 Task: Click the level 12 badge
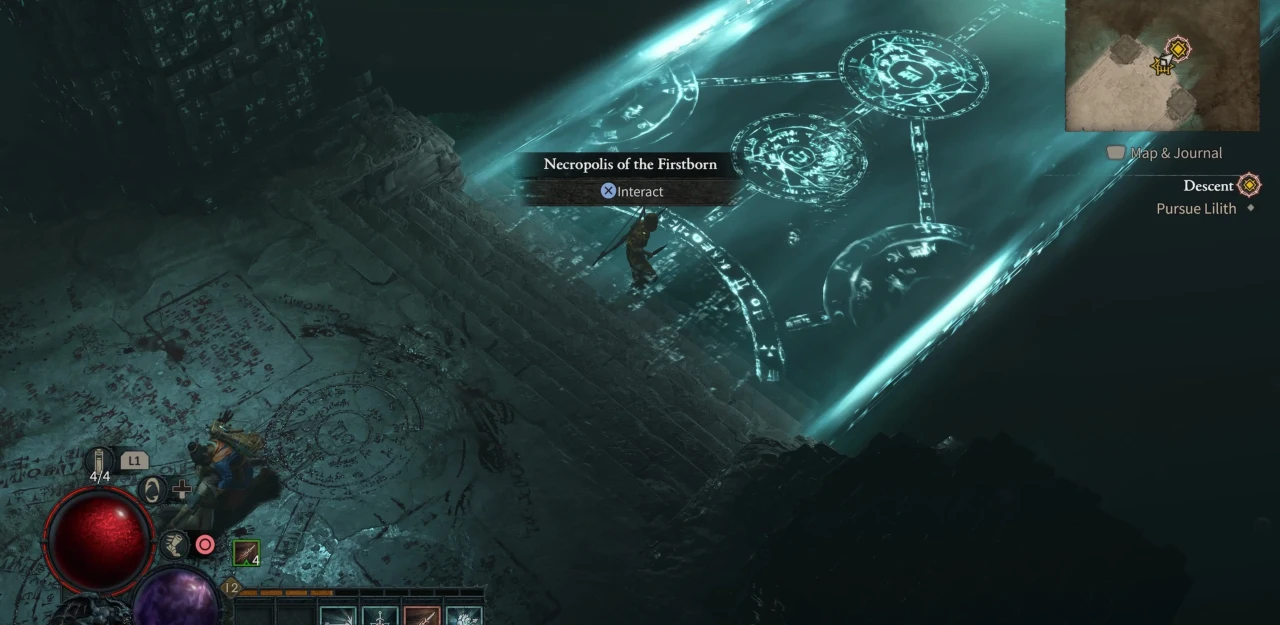pyautogui.click(x=231, y=588)
